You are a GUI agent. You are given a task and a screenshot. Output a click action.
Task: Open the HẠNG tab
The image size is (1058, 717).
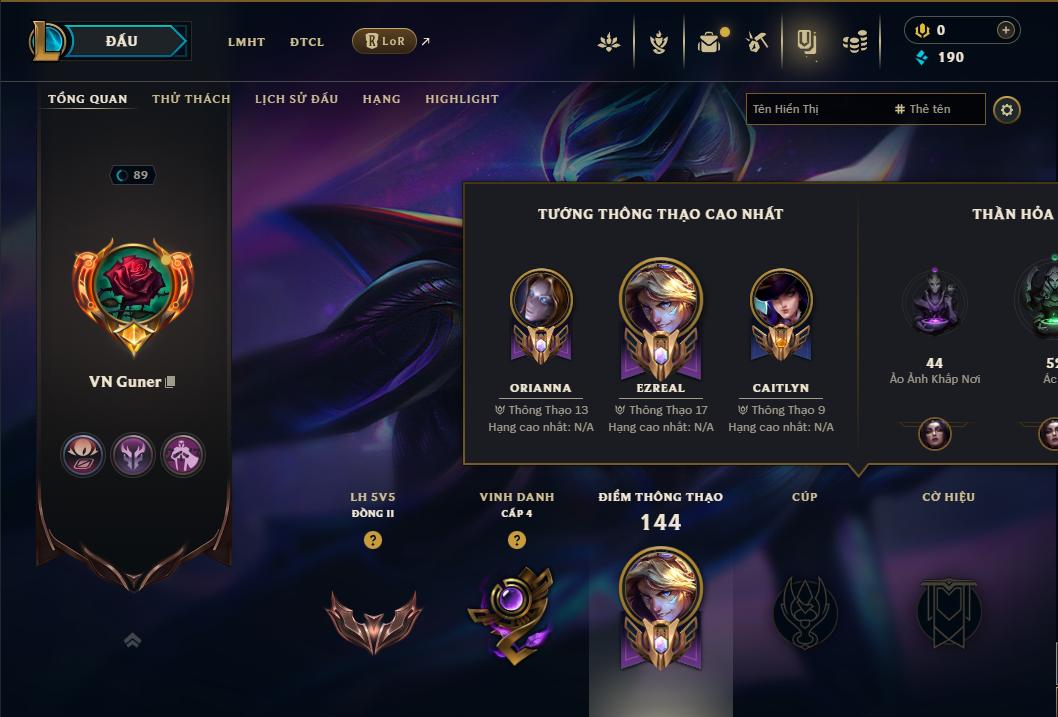point(381,99)
